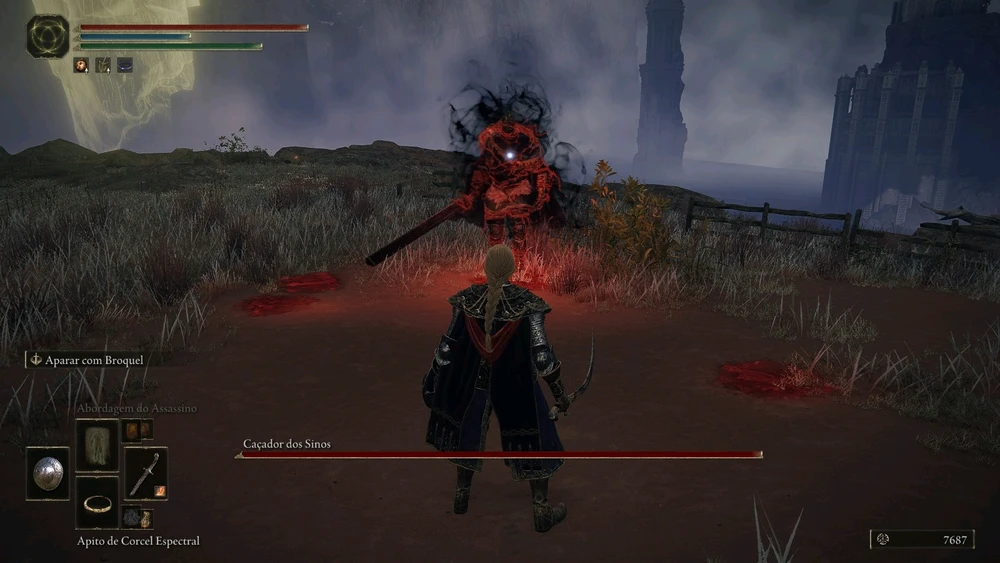Open the small pouch slot above the dagger

135,430
